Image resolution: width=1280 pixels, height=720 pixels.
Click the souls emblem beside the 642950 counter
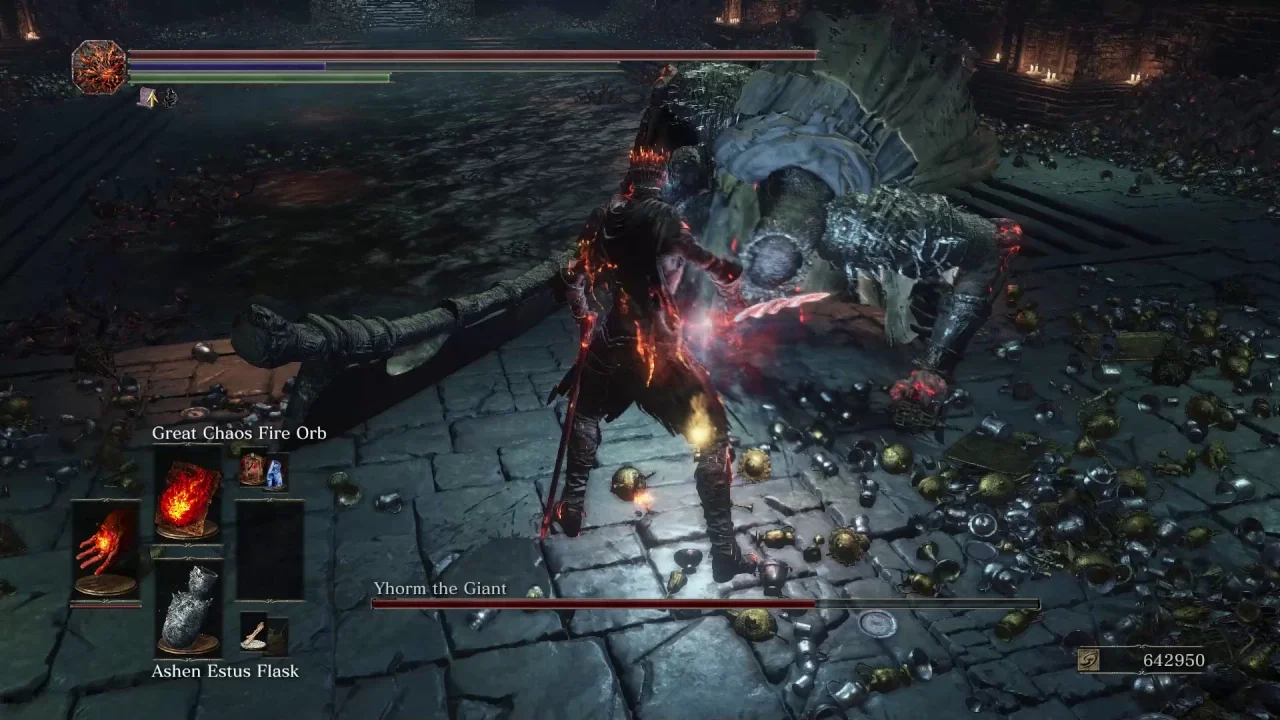pos(1089,660)
